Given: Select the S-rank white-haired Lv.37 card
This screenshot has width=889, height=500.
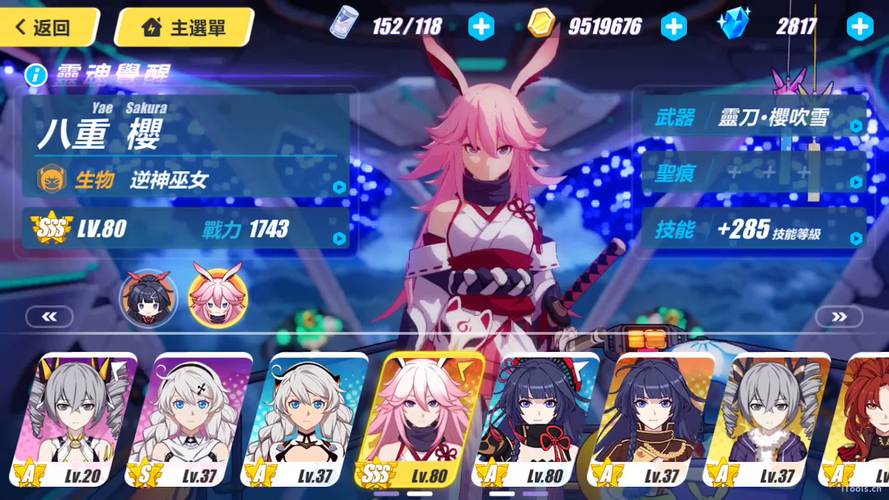Looking at the screenshot, I should tap(191, 420).
